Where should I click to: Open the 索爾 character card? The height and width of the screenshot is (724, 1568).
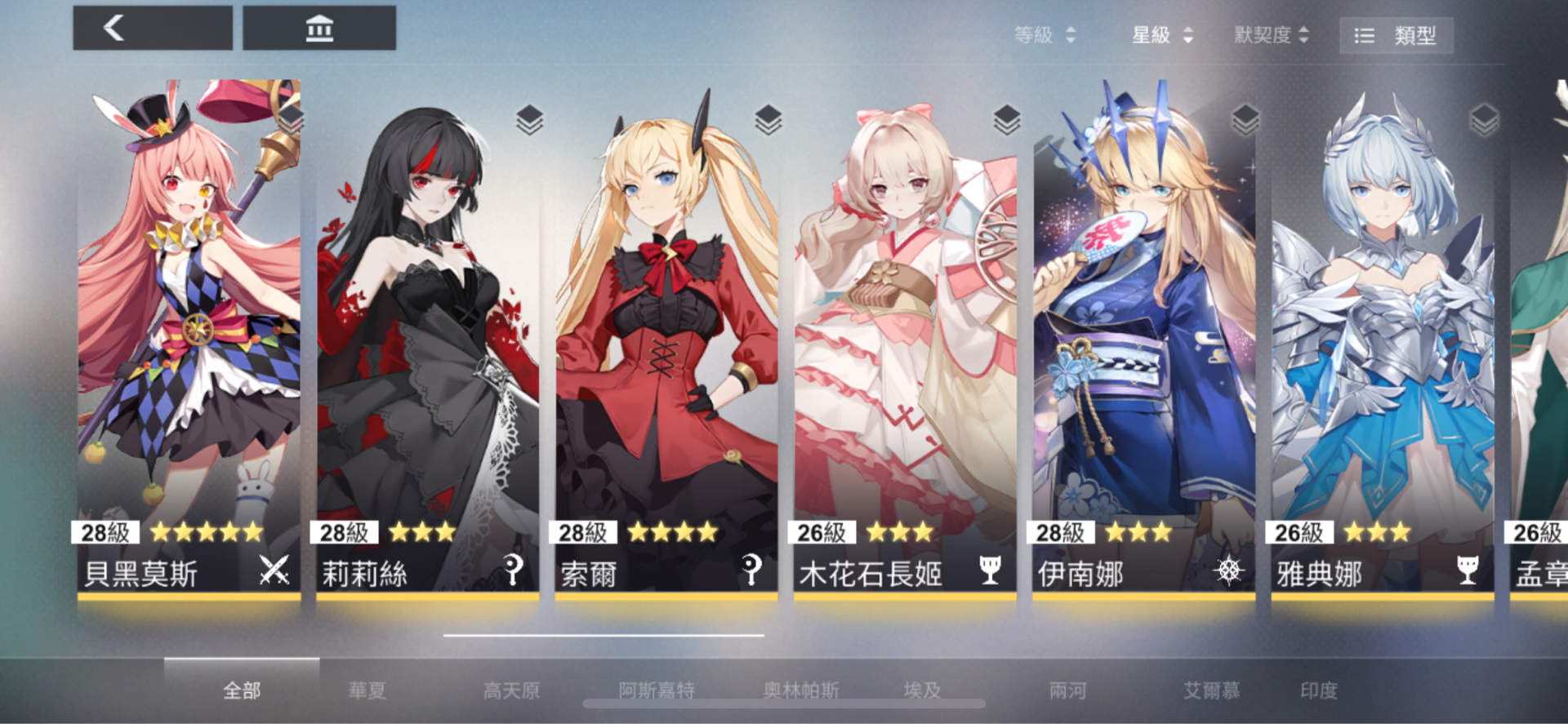click(x=661, y=326)
